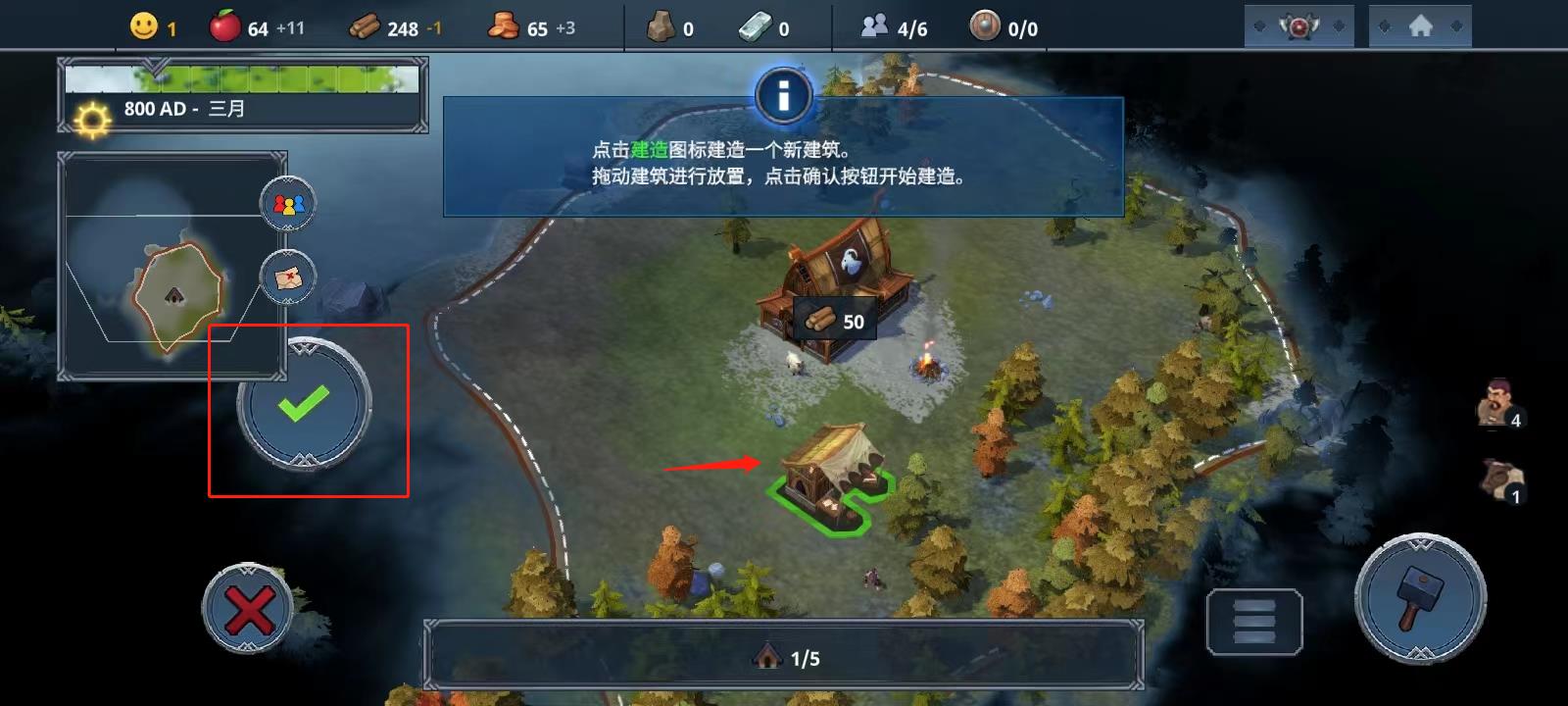The image size is (1568, 706).
Task: Open the lore scroll icon beside minimap
Action: [x=286, y=276]
